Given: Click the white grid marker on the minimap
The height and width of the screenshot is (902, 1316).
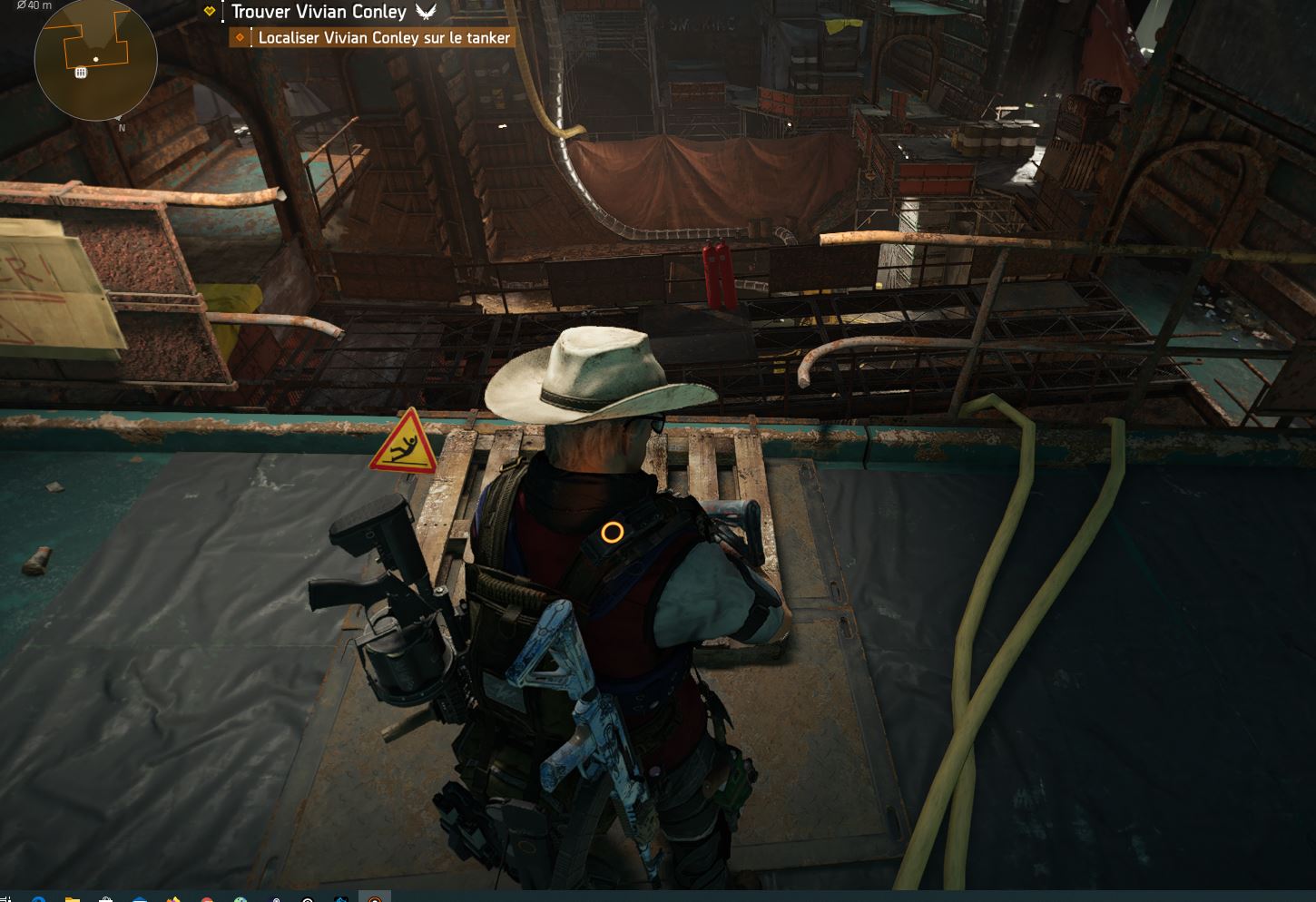Looking at the screenshot, I should coord(81,73).
